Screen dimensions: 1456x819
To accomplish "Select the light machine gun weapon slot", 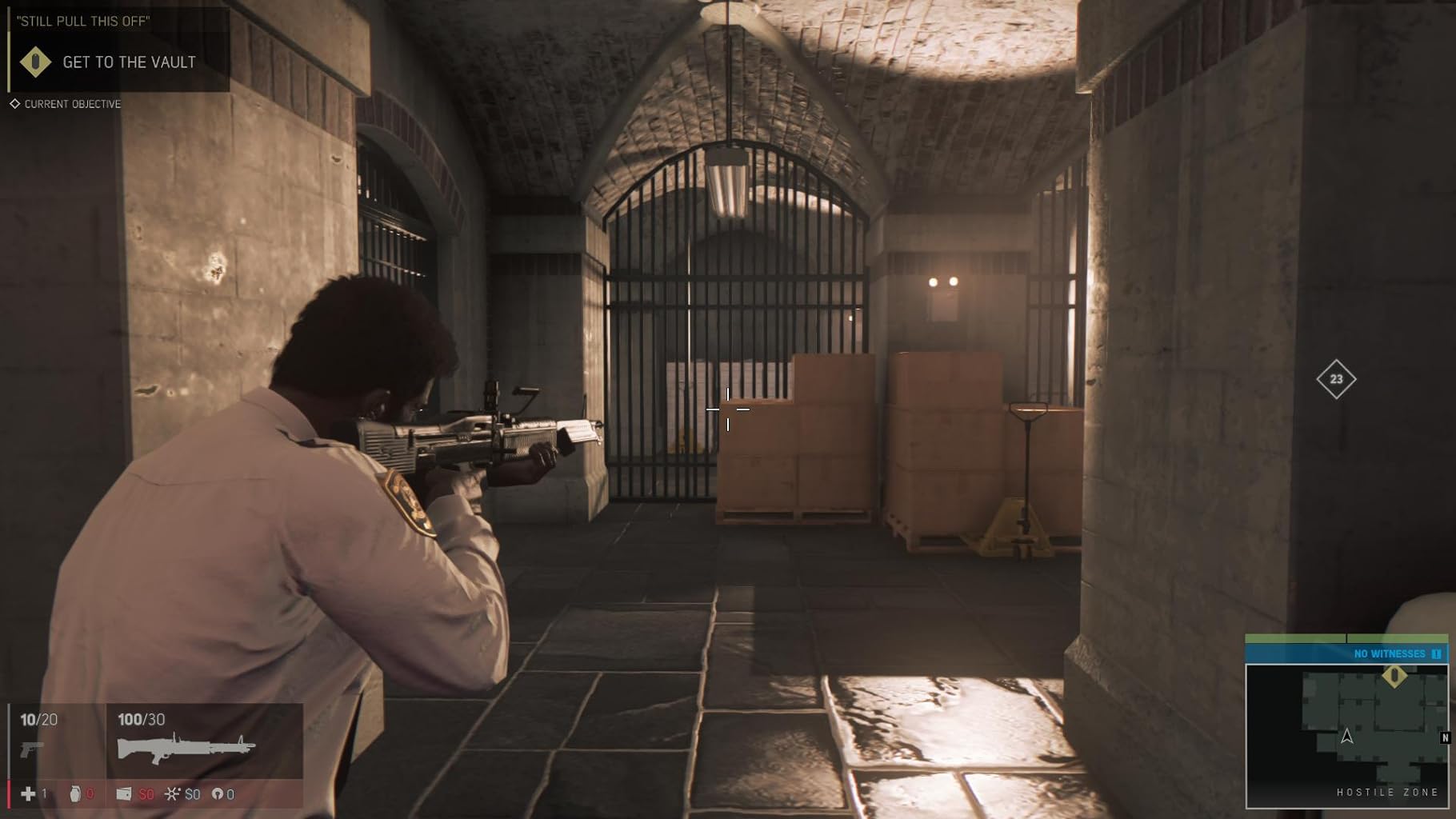I will [186, 748].
